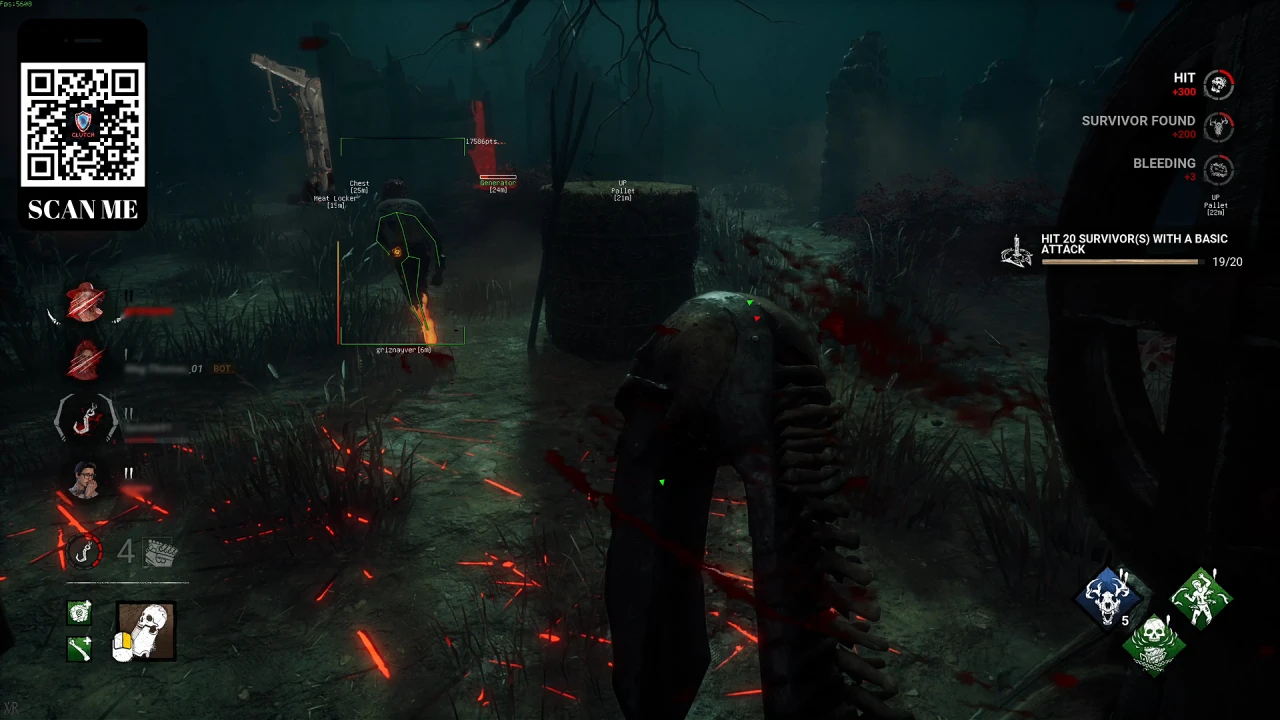Click the Scan Me QR code overlay
1280x720 pixels.
(x=83, y=125)
